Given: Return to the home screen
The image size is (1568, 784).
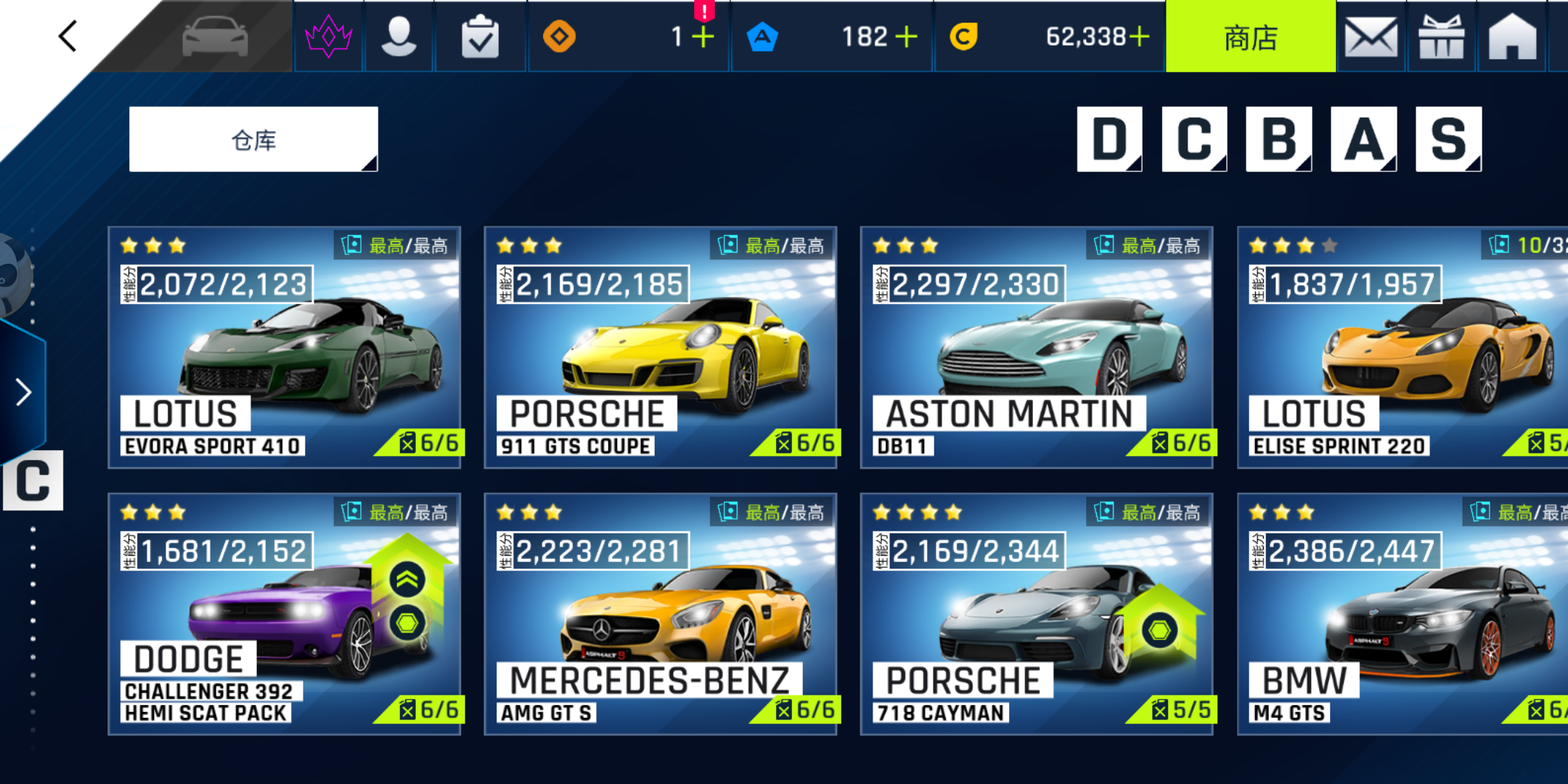Looking at the screenshot, I should click(x=1512, y=37).
